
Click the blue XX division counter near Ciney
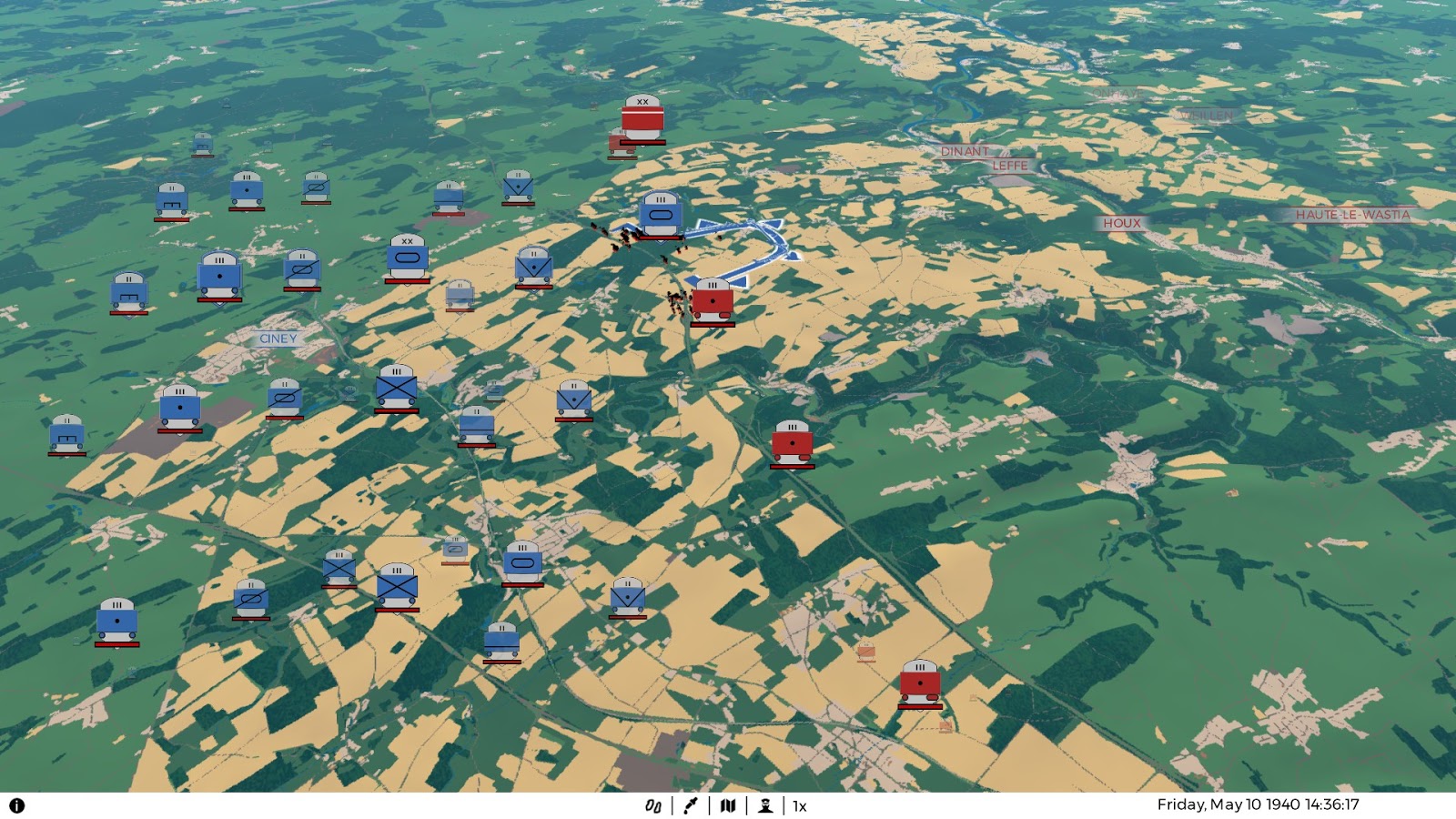409,258
